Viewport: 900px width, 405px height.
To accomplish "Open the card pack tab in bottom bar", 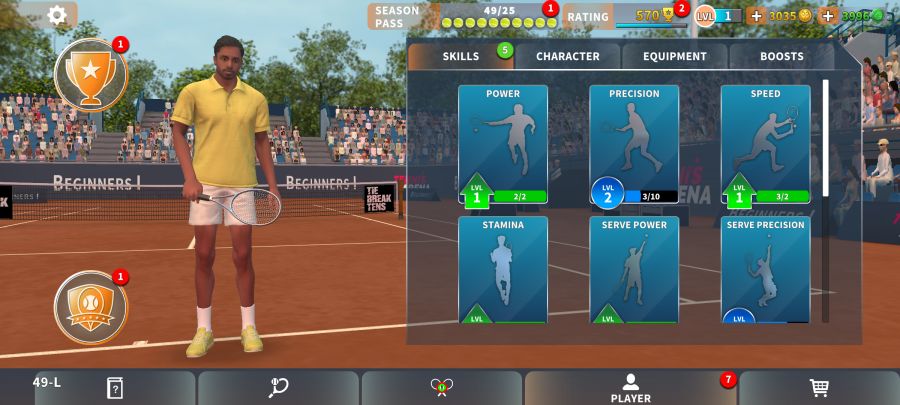I will click(x=115, y=388).
